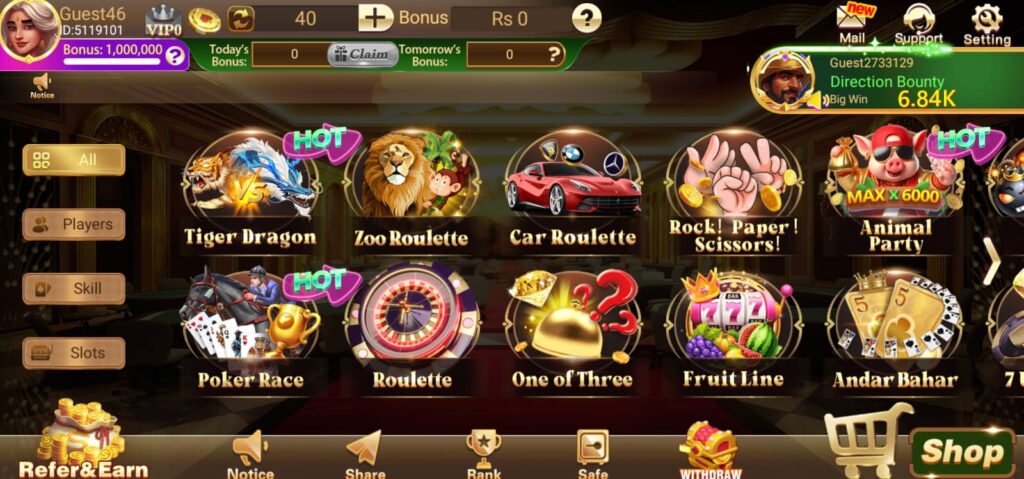Viewport: 1024px width, 479px height.
Task: Open the Tiger Dragon game
Action: click(250, 192)
